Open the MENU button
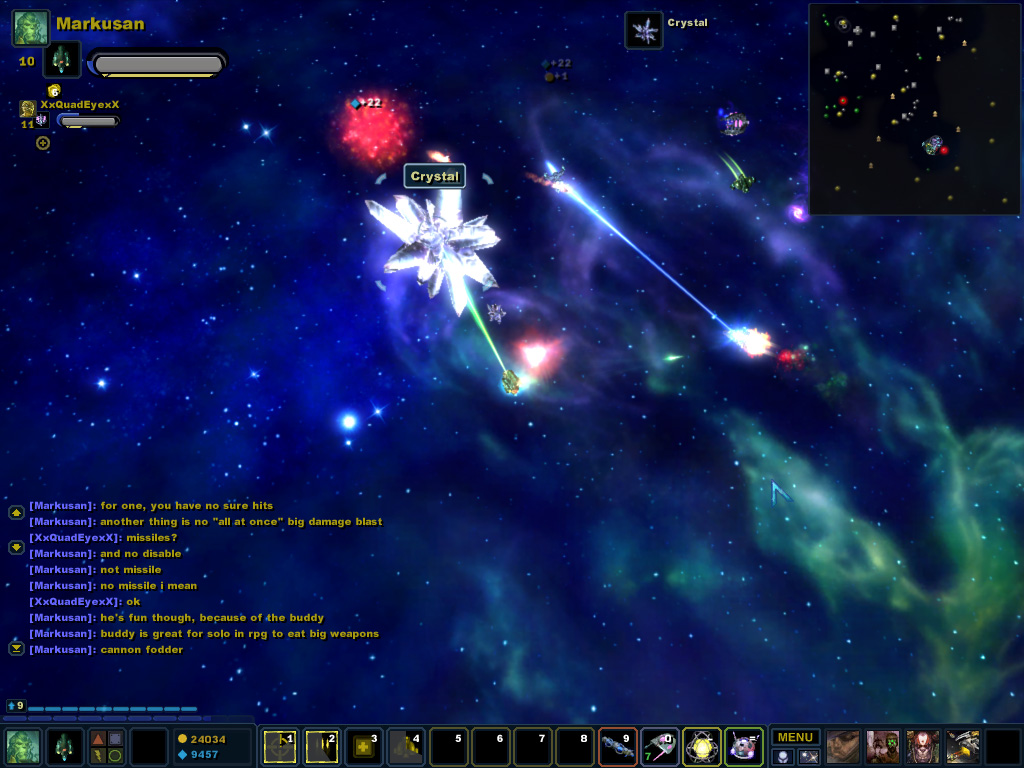 pyautogui.click(x=795, y=737)
